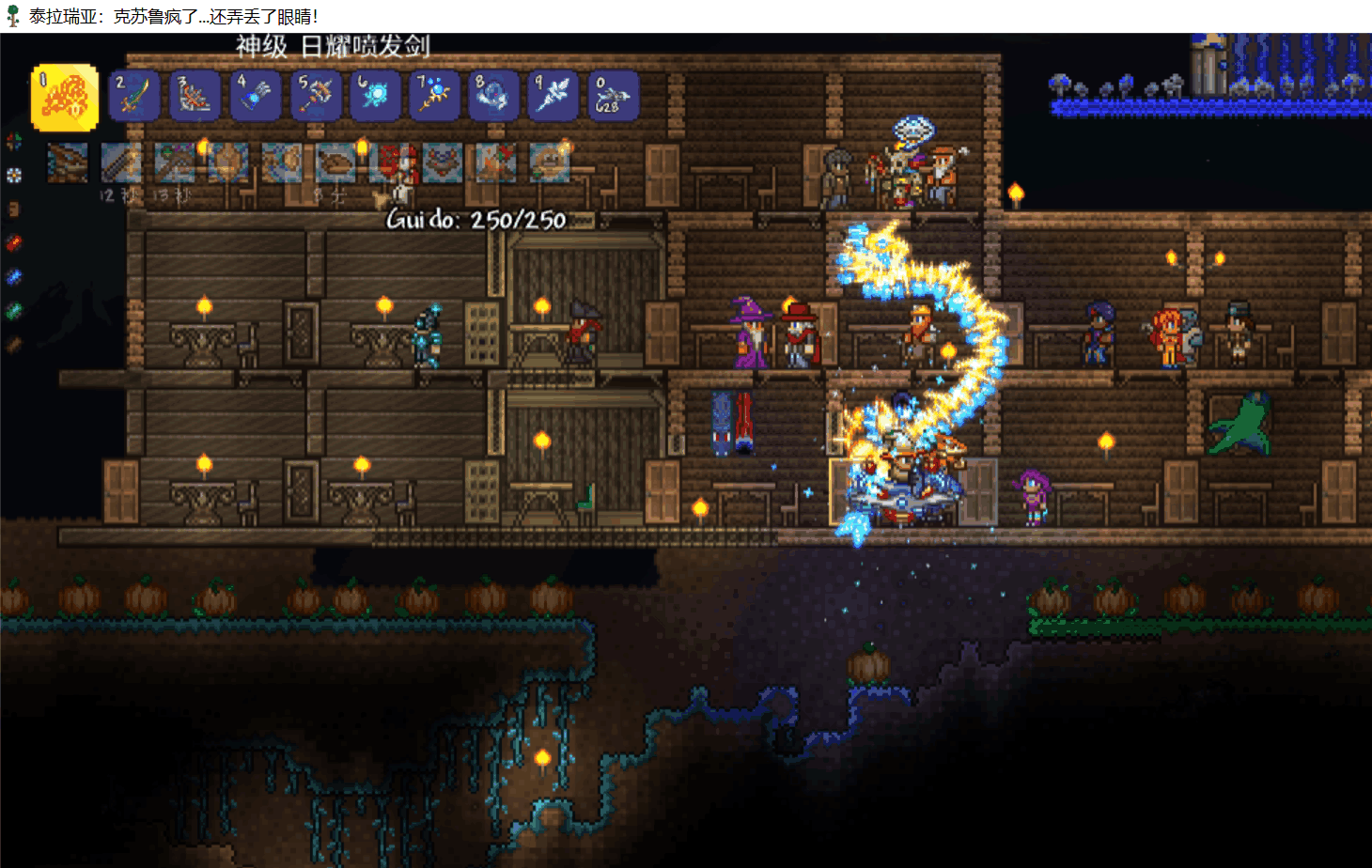Click the first buff icon in the buff row
Image resolution: width=1372 pixels, height=868 pixels.
[68, 163]
